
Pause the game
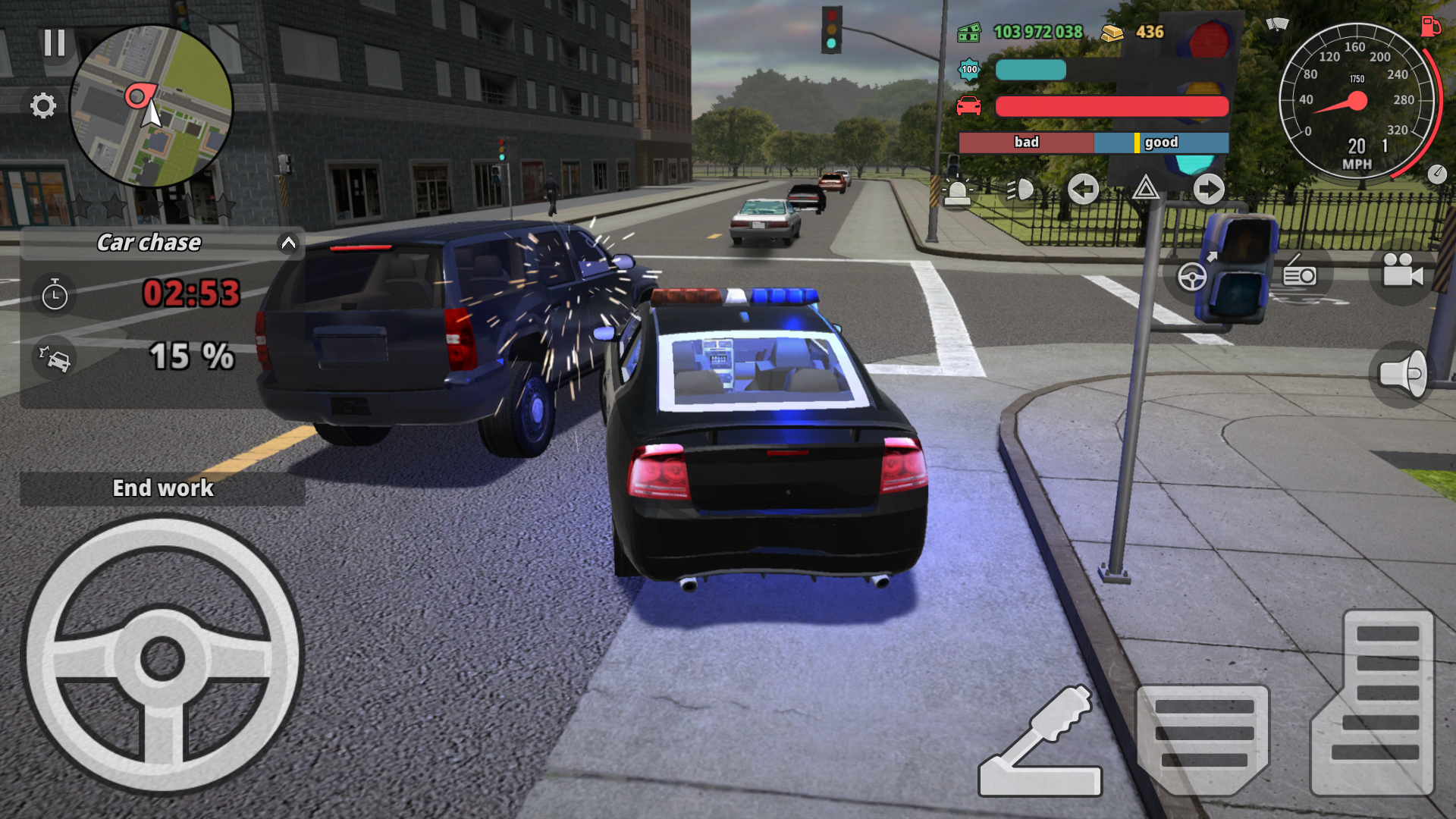(x=55, y=43)
